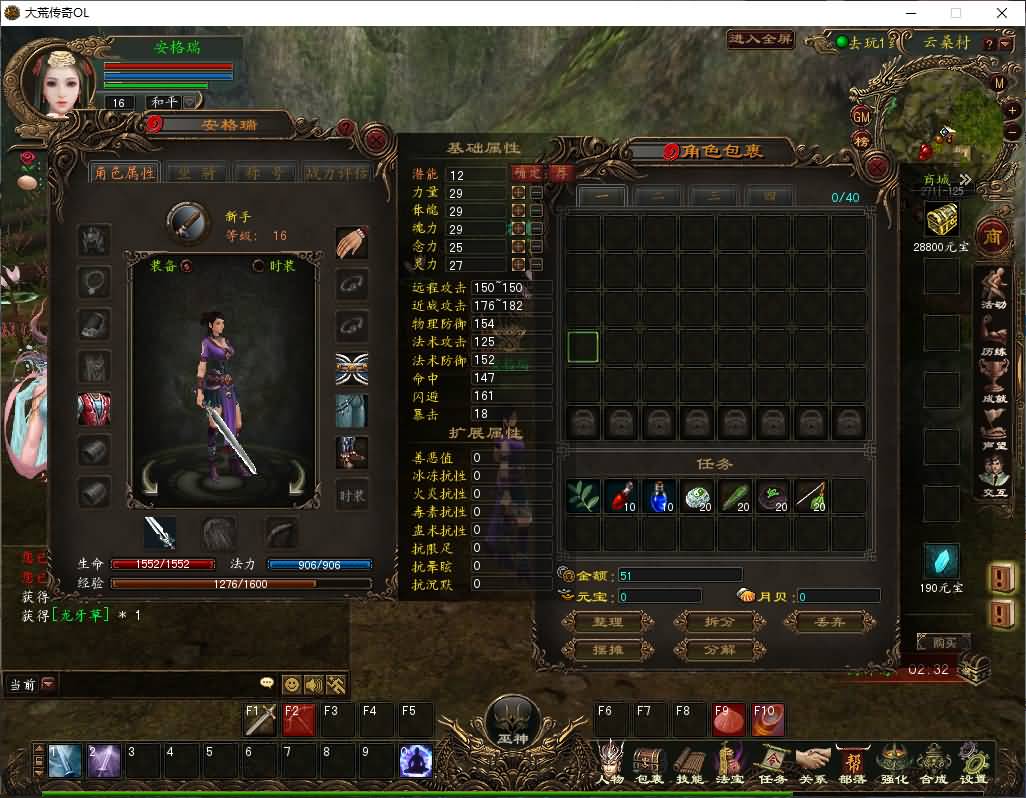Close the character attributes panel

point(377,139)
